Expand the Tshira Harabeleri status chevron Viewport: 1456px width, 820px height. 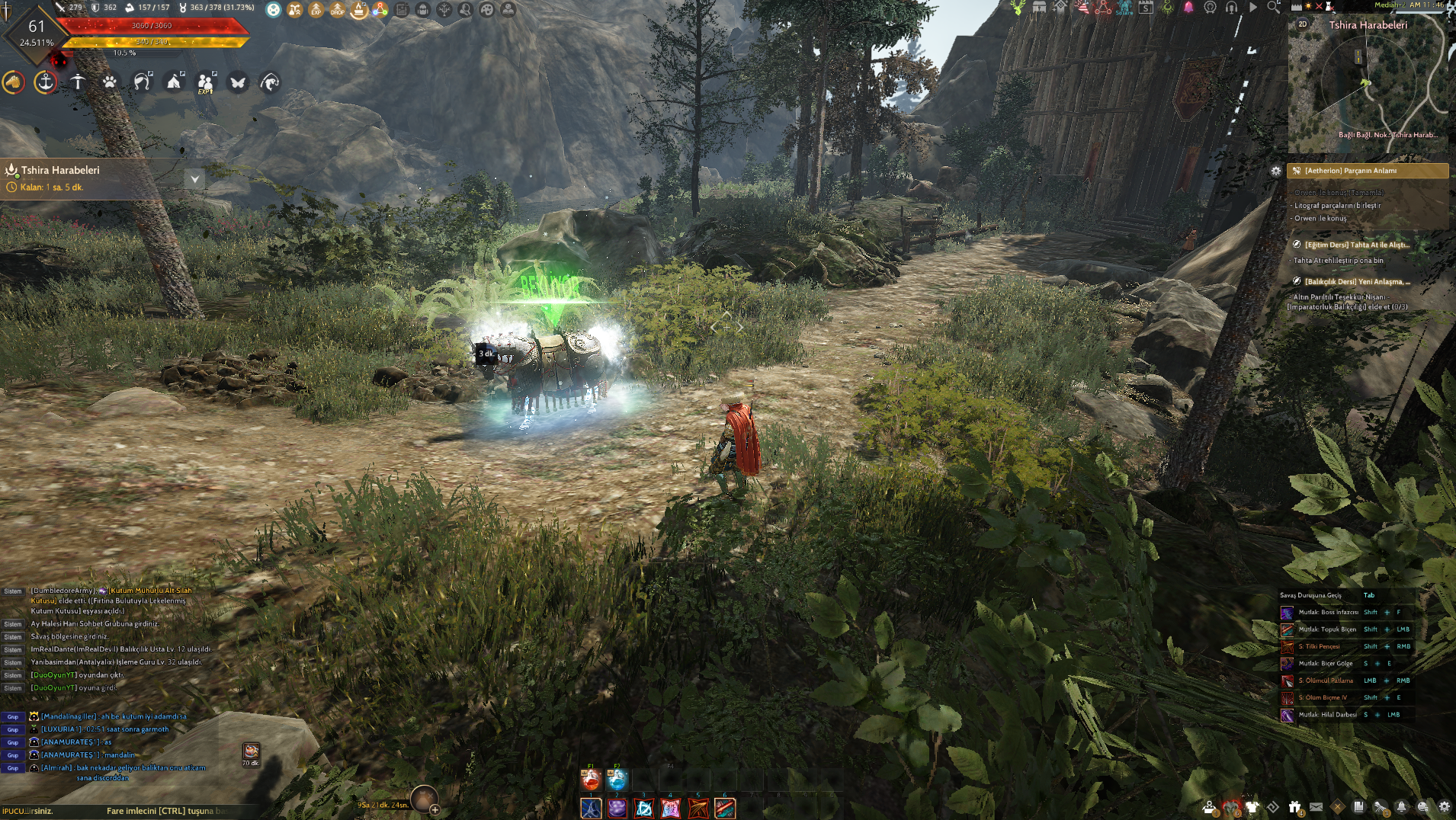click(196, 178)
